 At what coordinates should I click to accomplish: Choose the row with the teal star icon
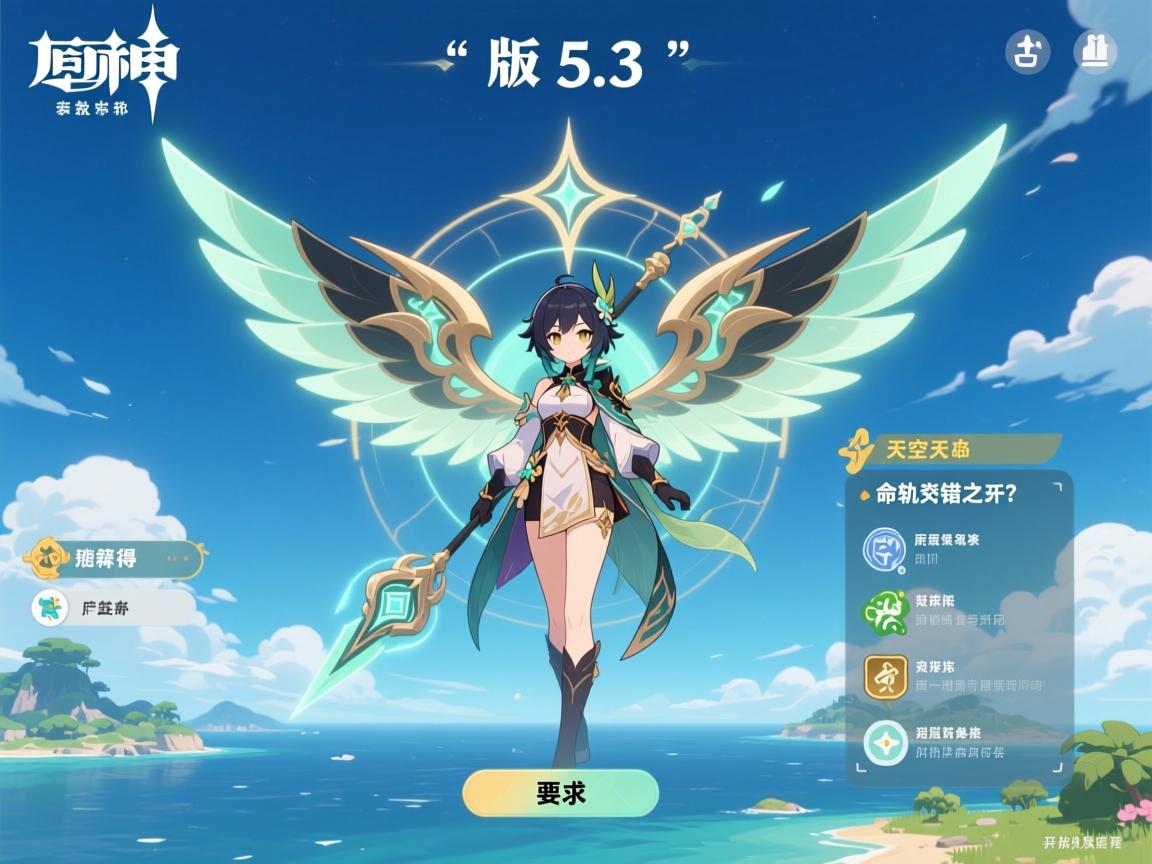tap(958, 743)
